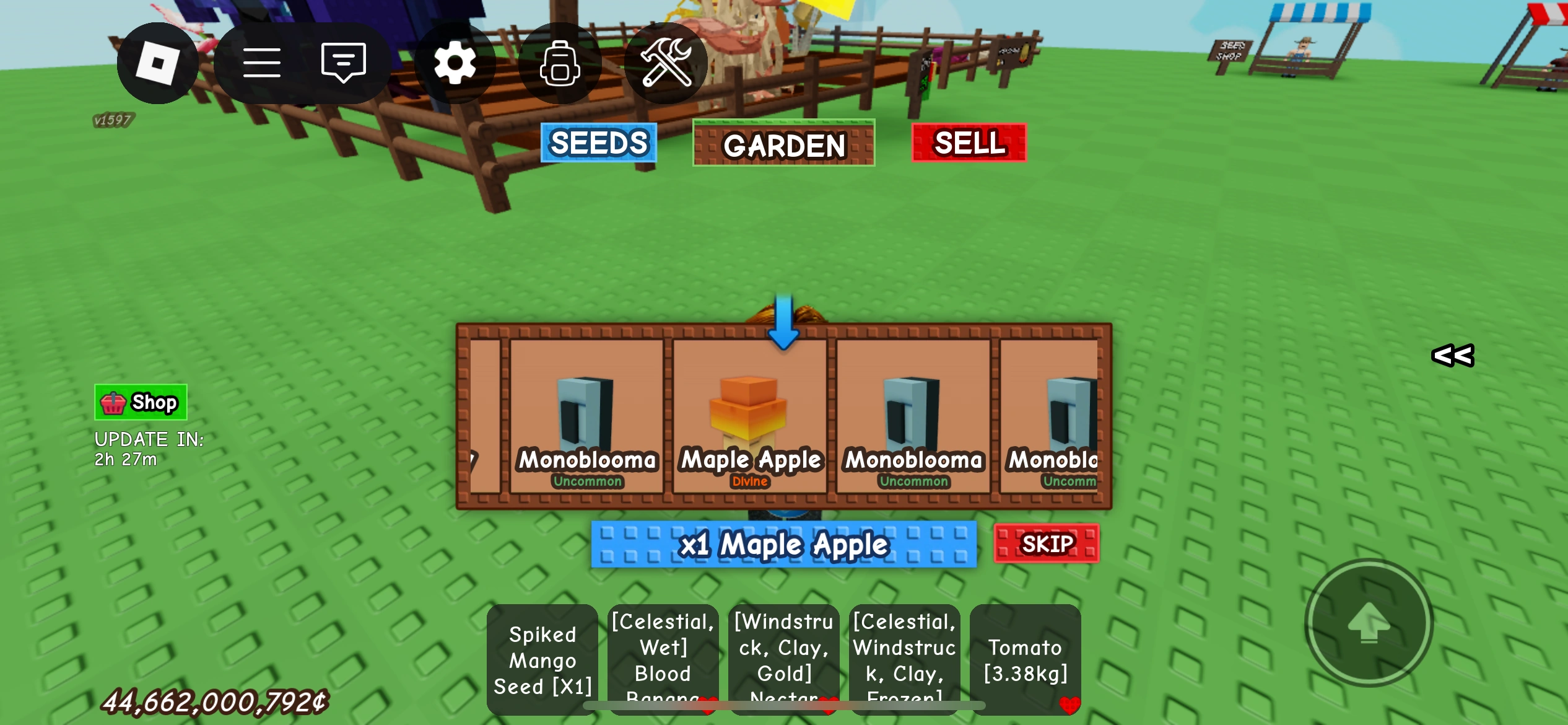This screenshot has height=725, width=1568.
Task: Select the Maple Apple Divine item
Action: coord(749,415)
